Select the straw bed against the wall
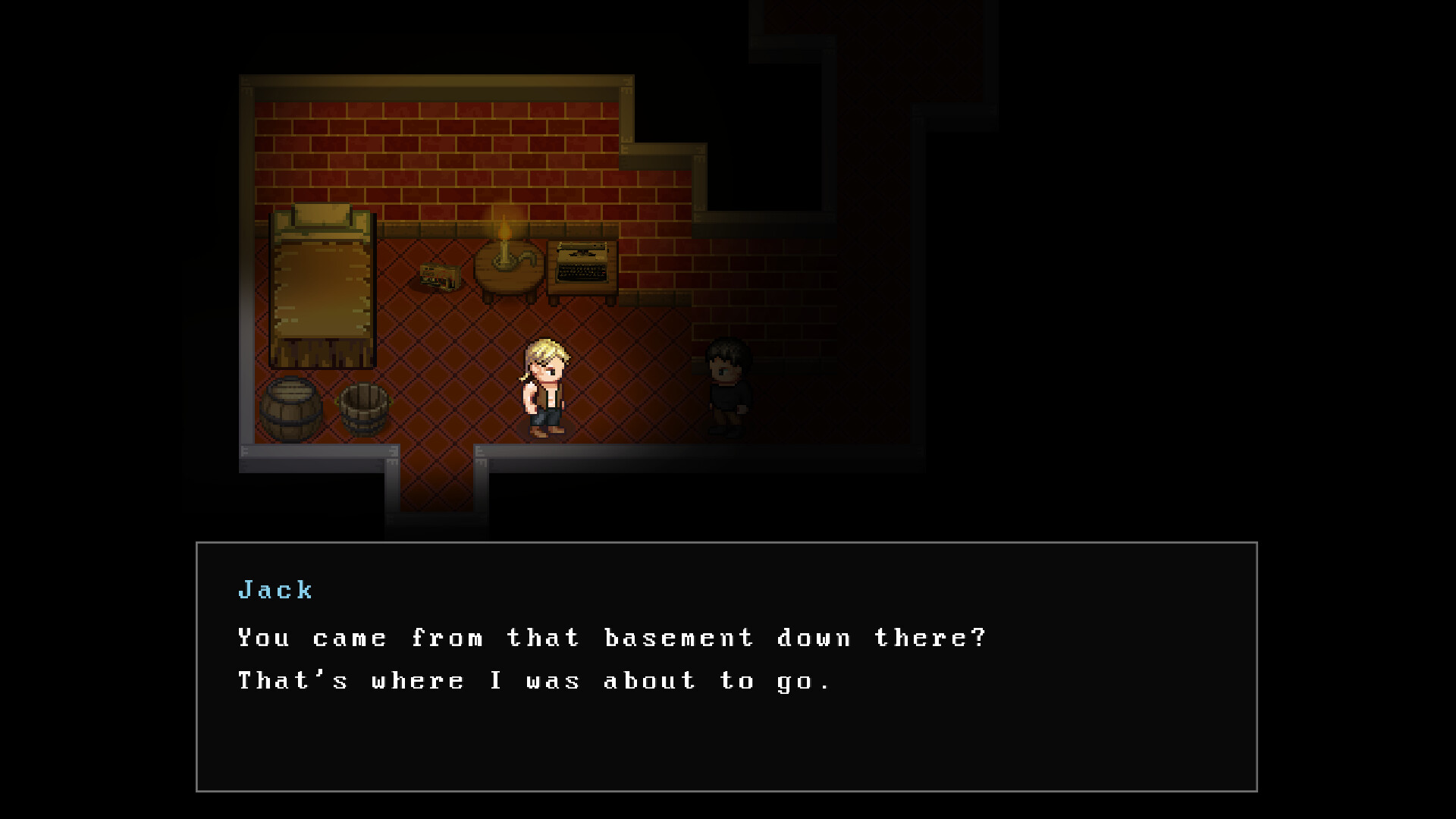The height and width of the screenshot is (819, 1456). tap(322, 288)
